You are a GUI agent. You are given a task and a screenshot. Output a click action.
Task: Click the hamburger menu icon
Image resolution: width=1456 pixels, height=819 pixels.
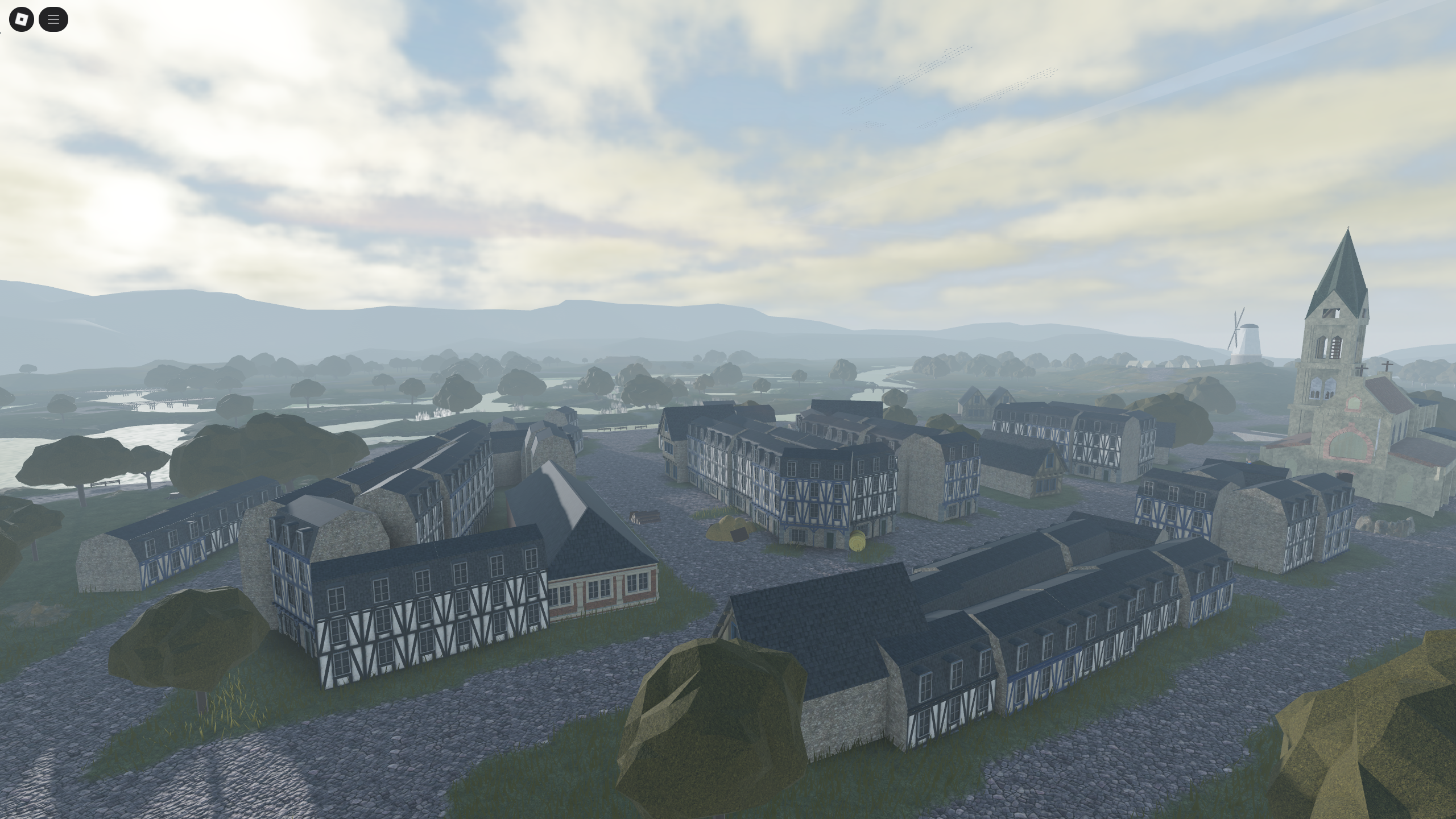[53, 19]
